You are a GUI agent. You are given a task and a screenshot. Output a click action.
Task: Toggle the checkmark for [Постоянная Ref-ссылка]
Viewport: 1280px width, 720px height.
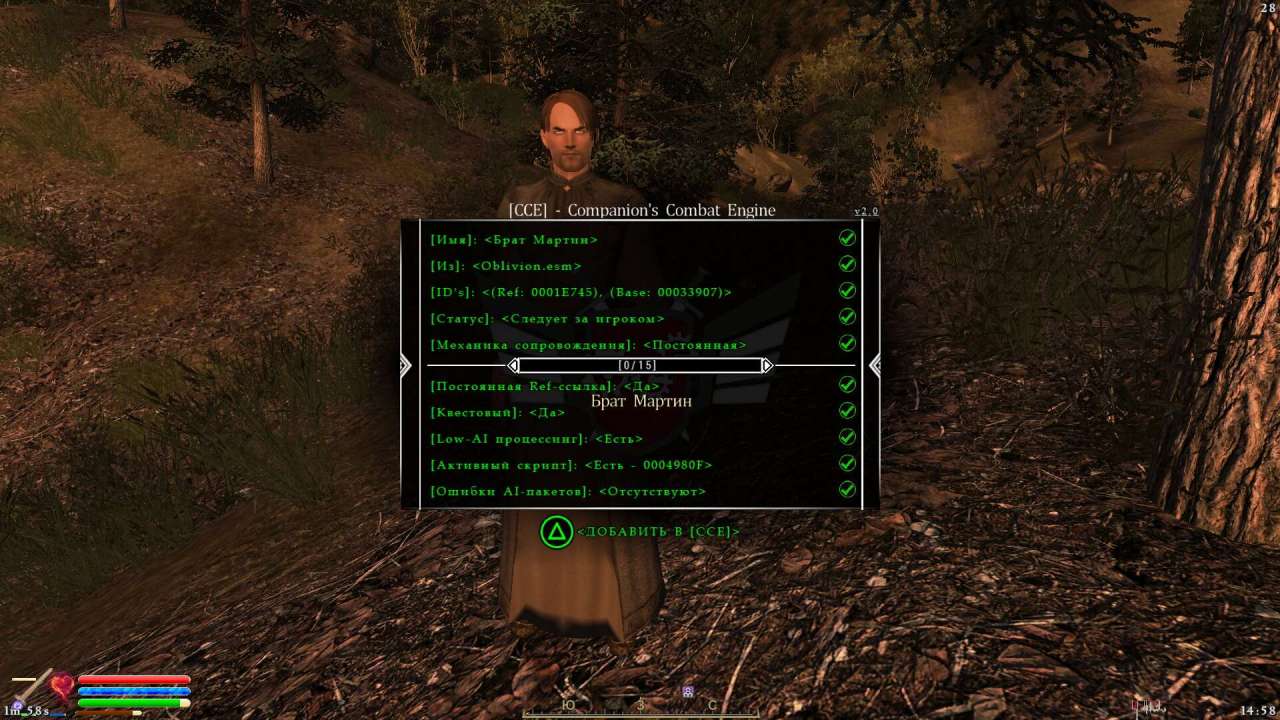pyautogui.click(x=847, y=383)
